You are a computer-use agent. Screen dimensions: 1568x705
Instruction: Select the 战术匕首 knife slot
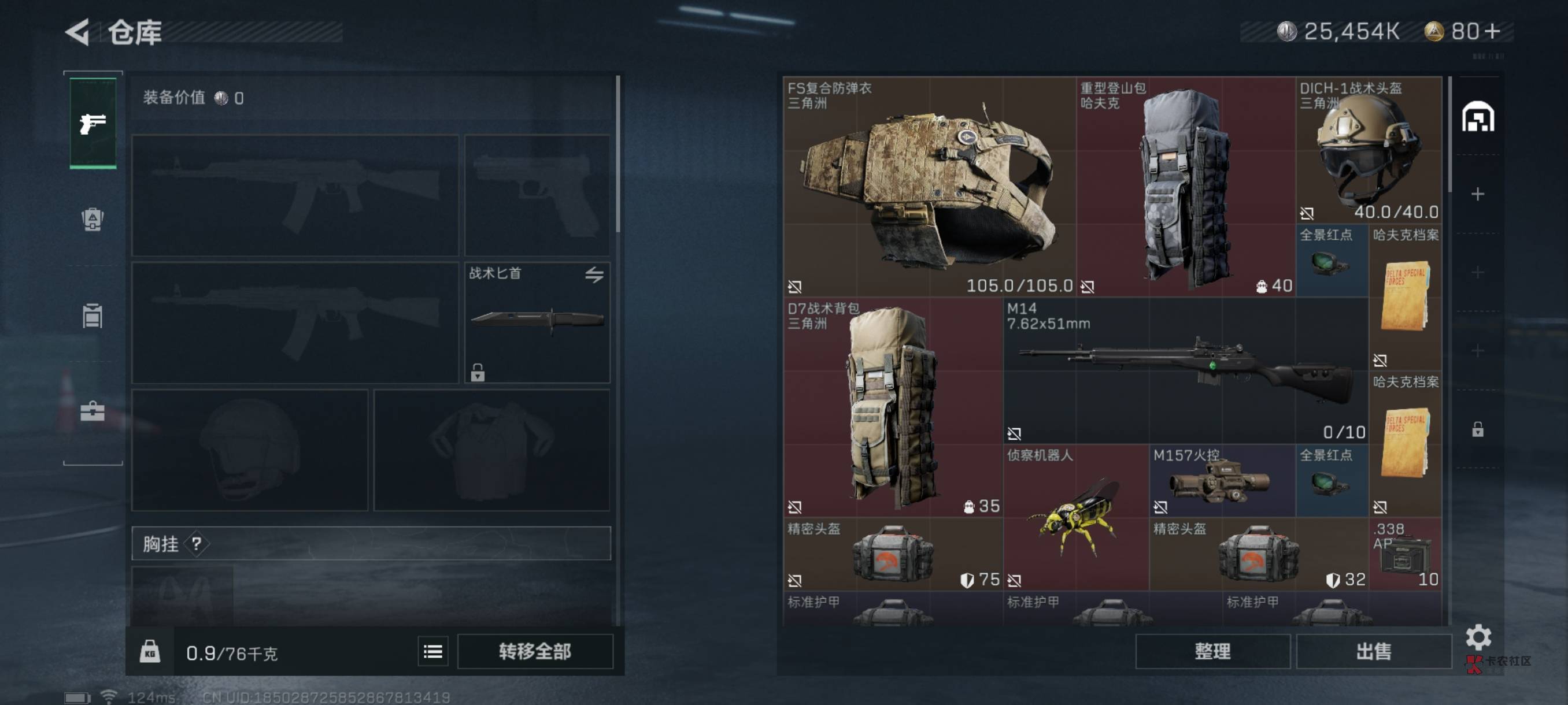tap(537, 322)
